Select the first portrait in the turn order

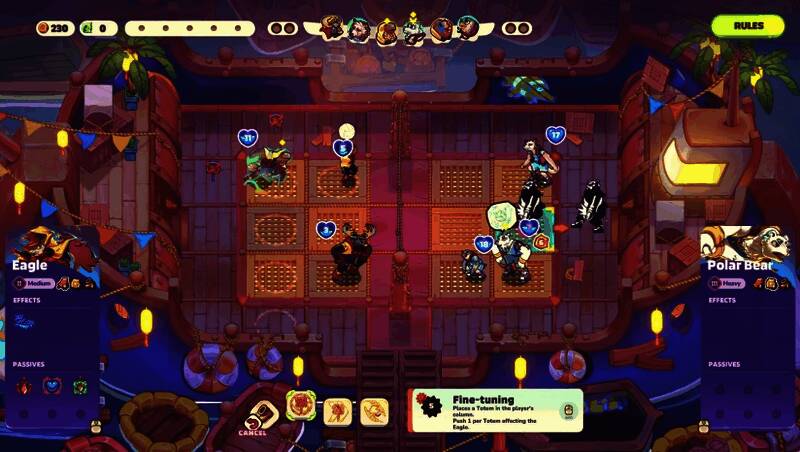333,29
